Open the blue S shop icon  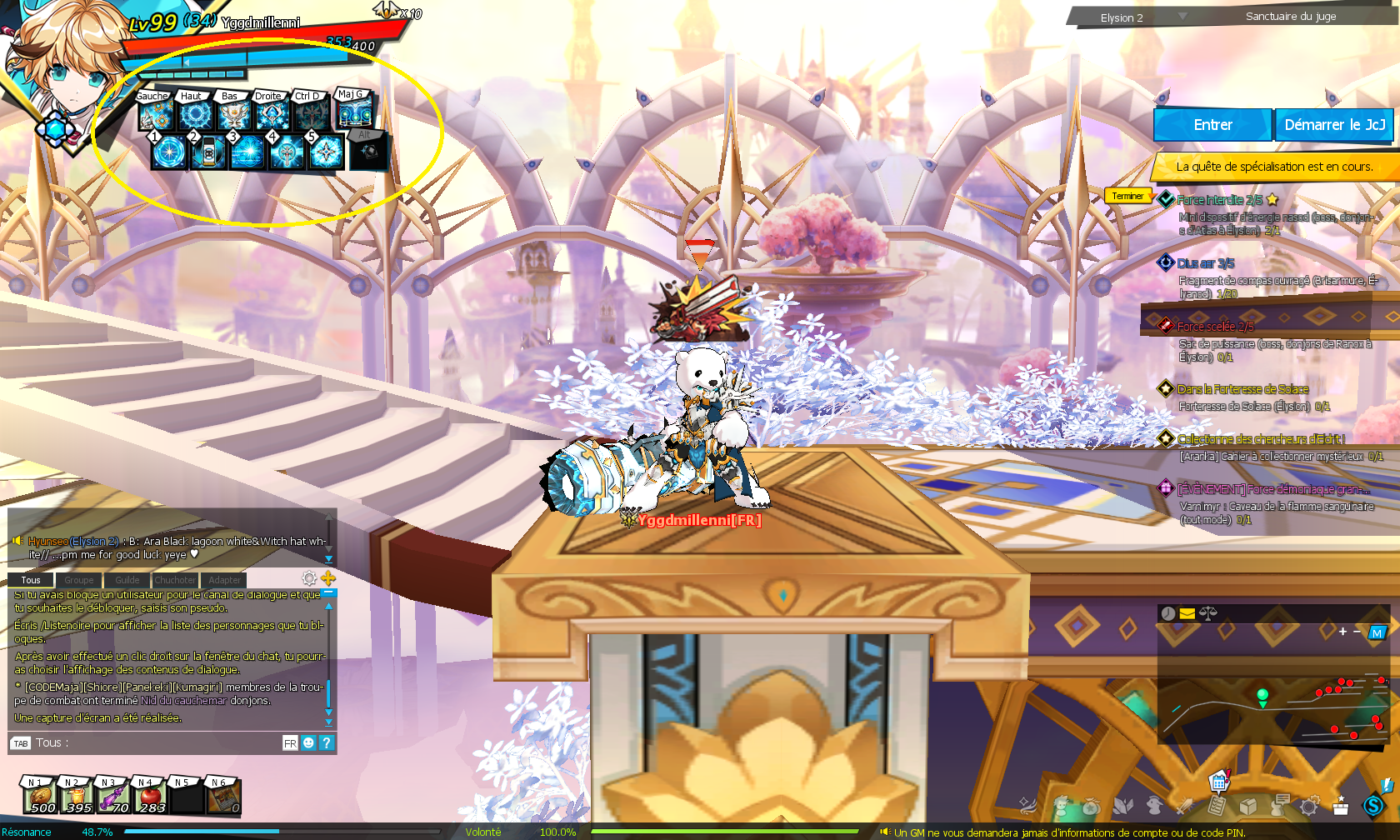[1372, 805]
